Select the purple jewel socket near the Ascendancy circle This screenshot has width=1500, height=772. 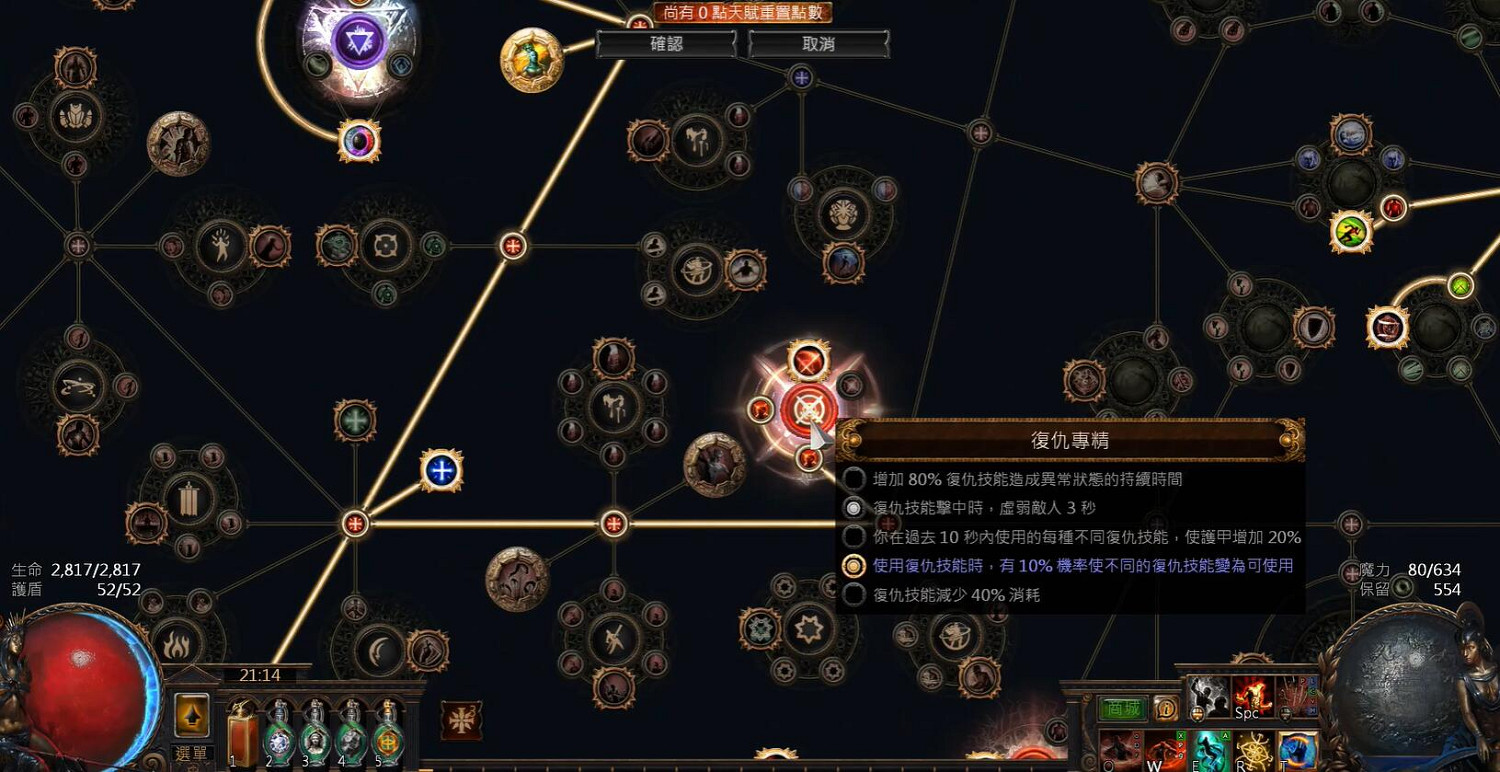pyautogui.click(x=357, y=141)
